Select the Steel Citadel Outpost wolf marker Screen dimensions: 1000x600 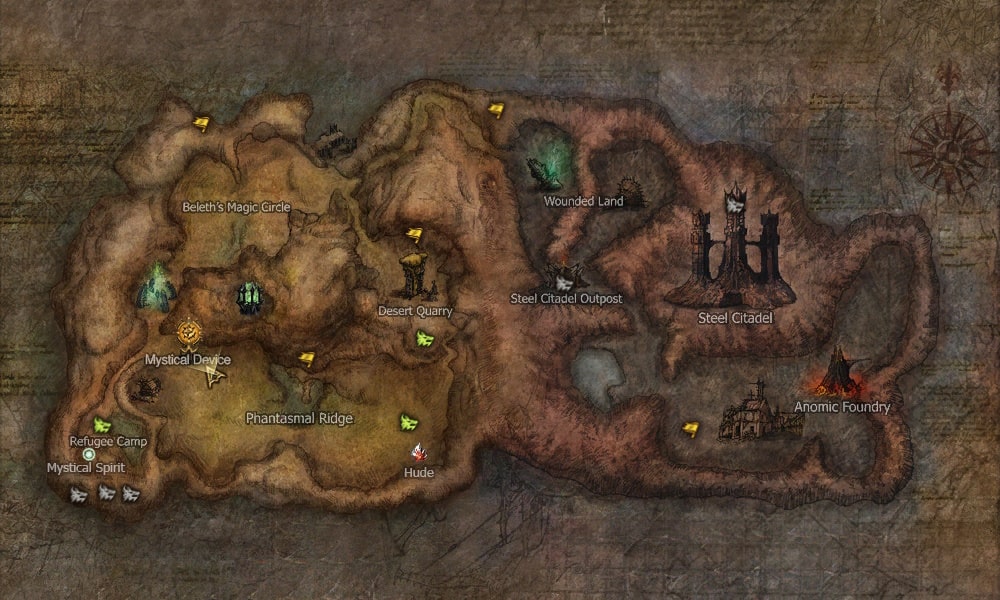click(564, 281)
